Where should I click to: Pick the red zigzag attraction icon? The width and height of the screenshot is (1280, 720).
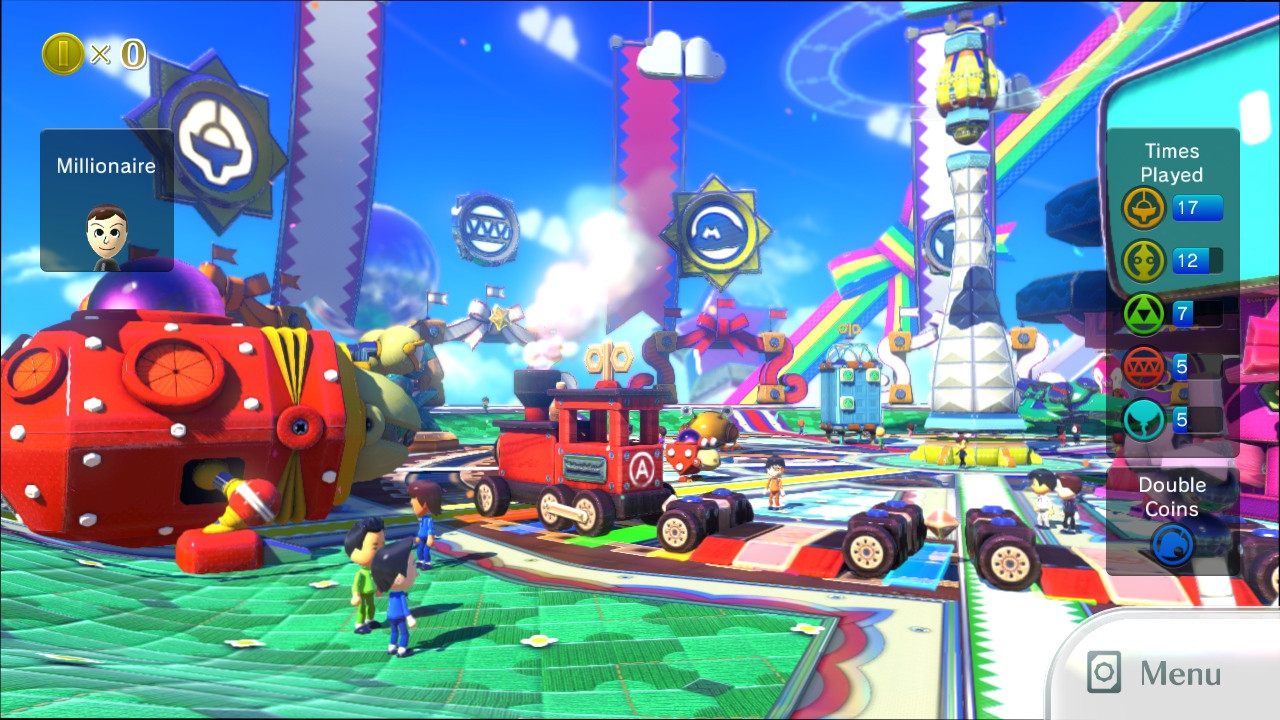click(1144, 367)
